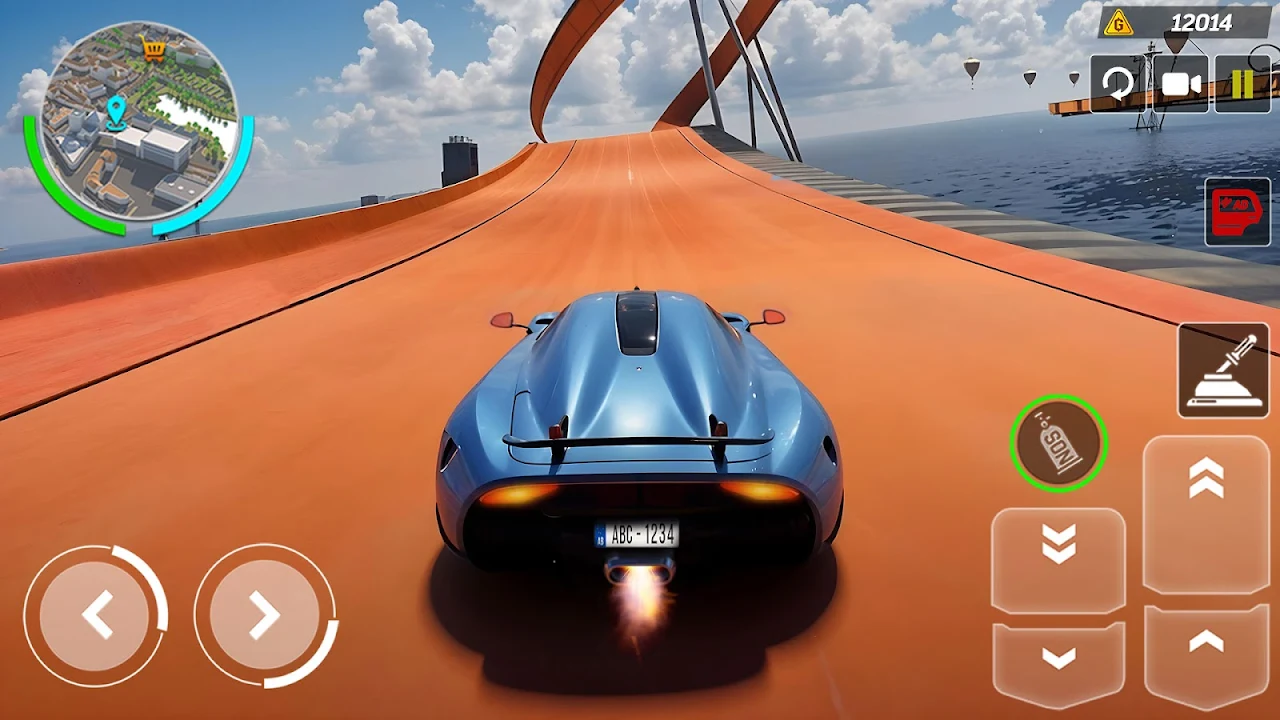
Task: Steer right with the right arrow button
Action: pyautogui.click(x=265, y=615)
